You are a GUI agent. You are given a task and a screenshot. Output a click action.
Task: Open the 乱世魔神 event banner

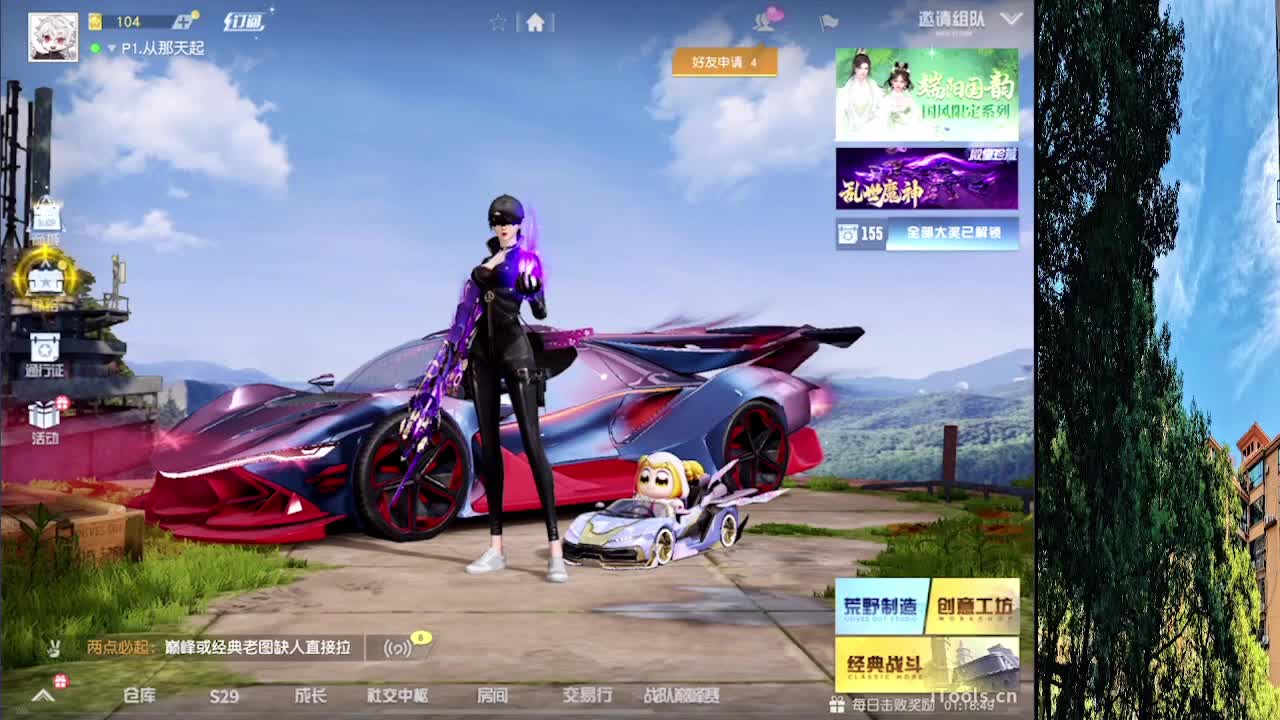point(925,178)
